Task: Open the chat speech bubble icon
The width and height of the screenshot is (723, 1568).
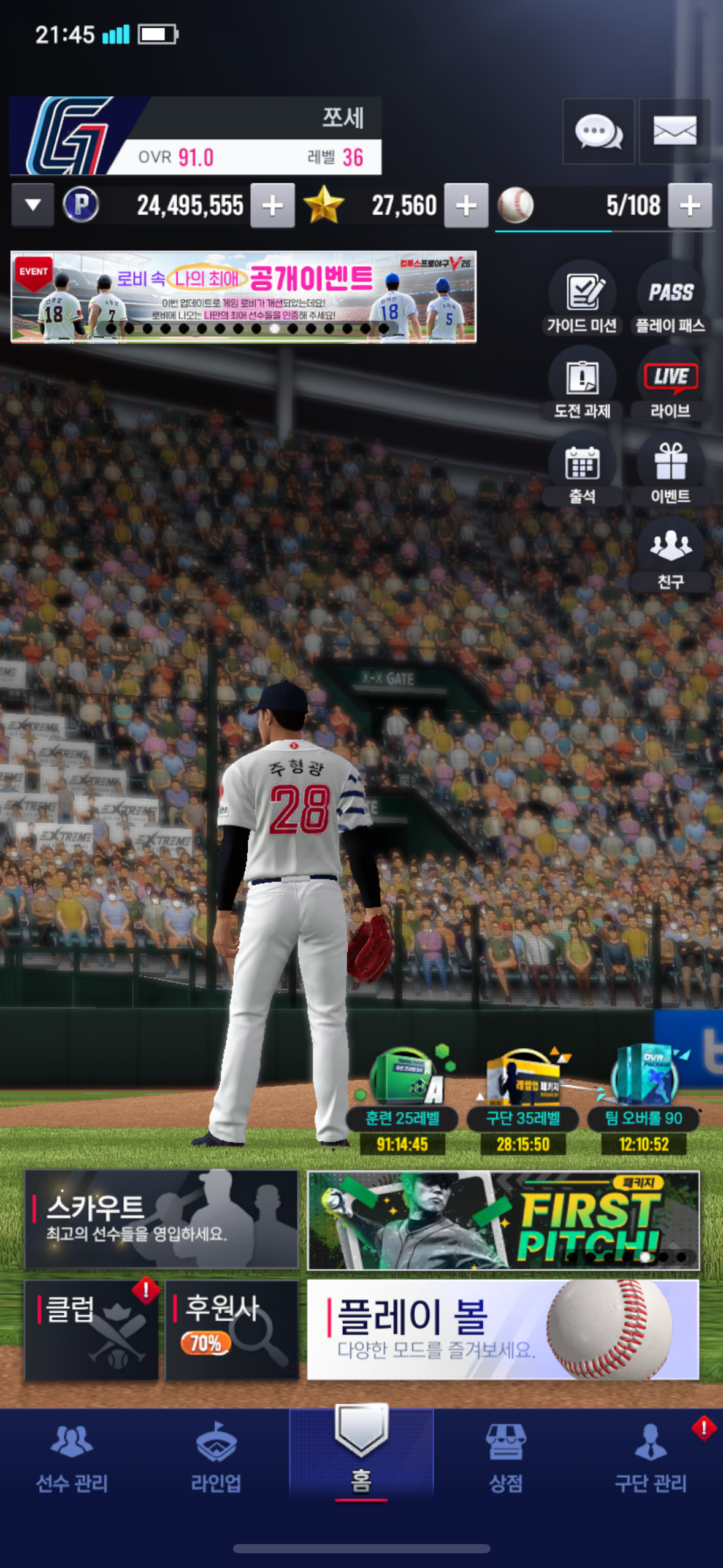Action: click(598, 131)
